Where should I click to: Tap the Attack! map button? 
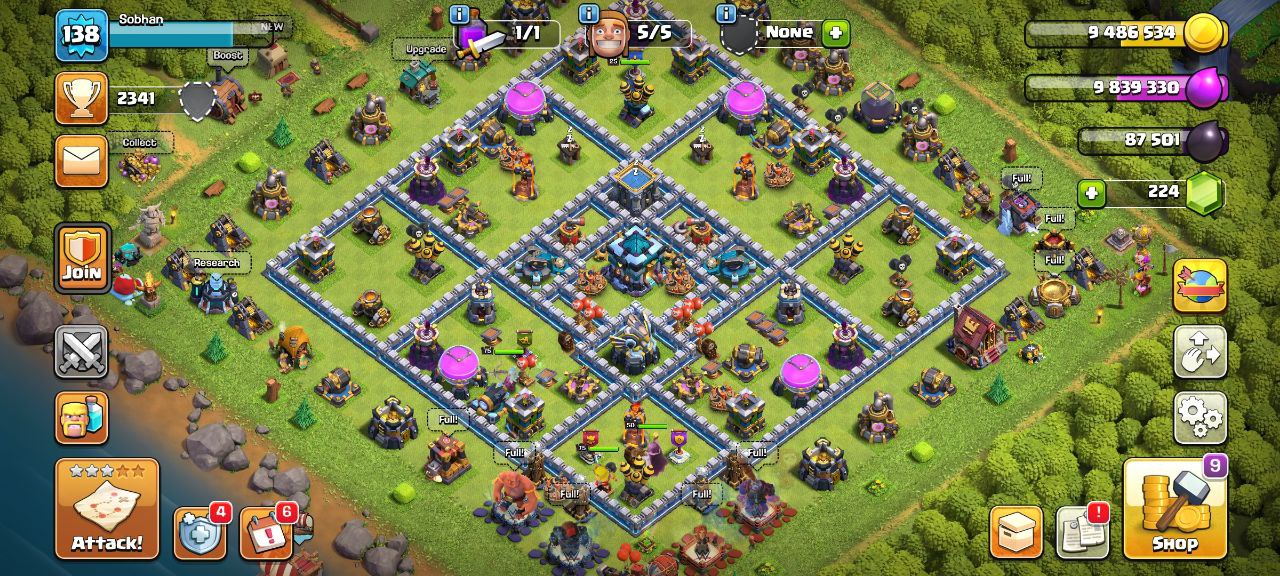107,509
